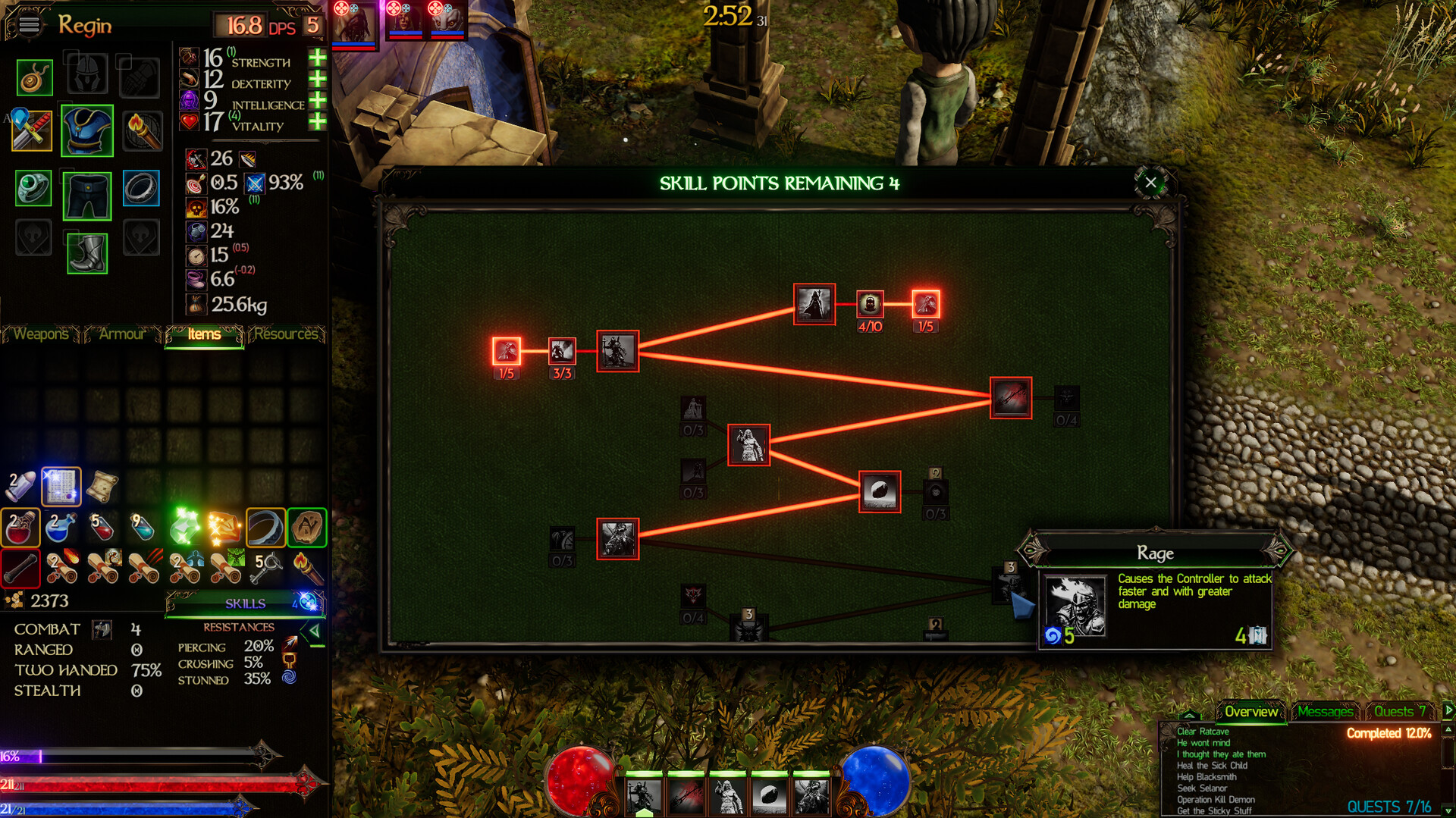Collapse the quest list using the down arrow
Viewport: 1456px width, 818px height.
(1447, 810)
